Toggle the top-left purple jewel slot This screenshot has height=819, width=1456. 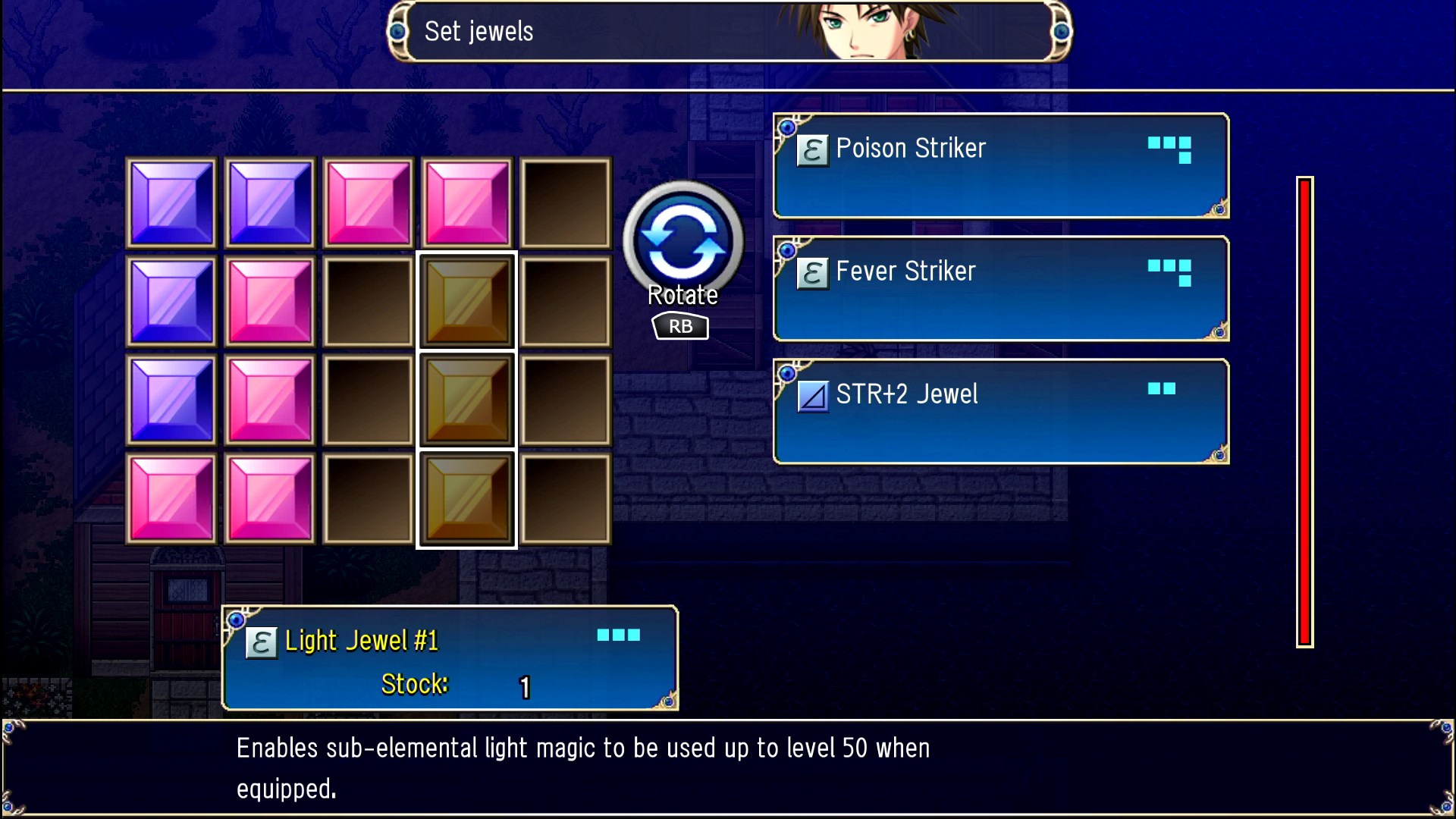point(171,203)
